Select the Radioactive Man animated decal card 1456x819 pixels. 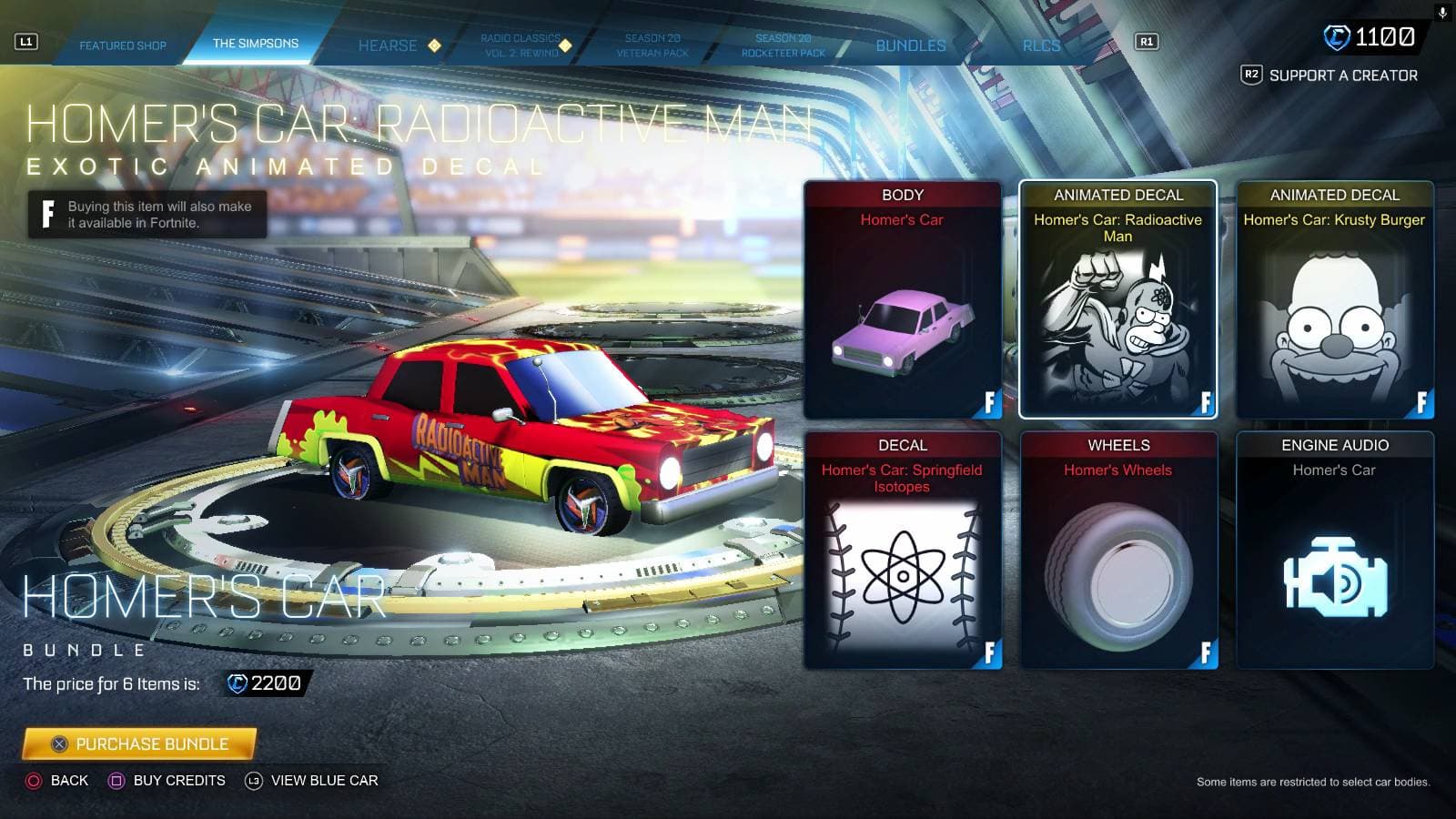(1117, 300)
